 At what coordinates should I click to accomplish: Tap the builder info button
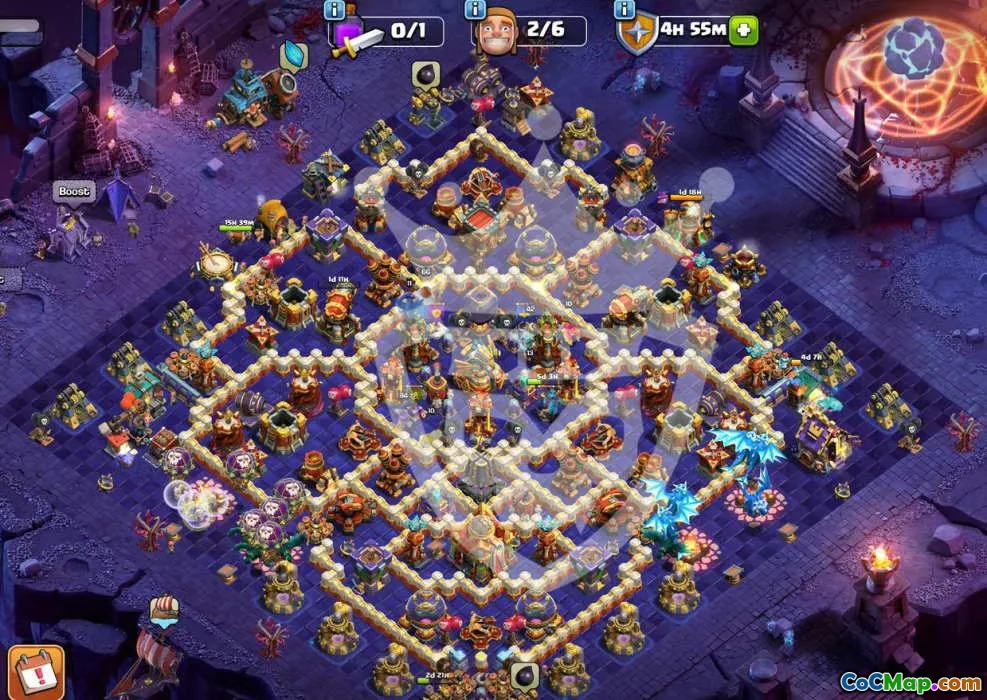[474, 10]
